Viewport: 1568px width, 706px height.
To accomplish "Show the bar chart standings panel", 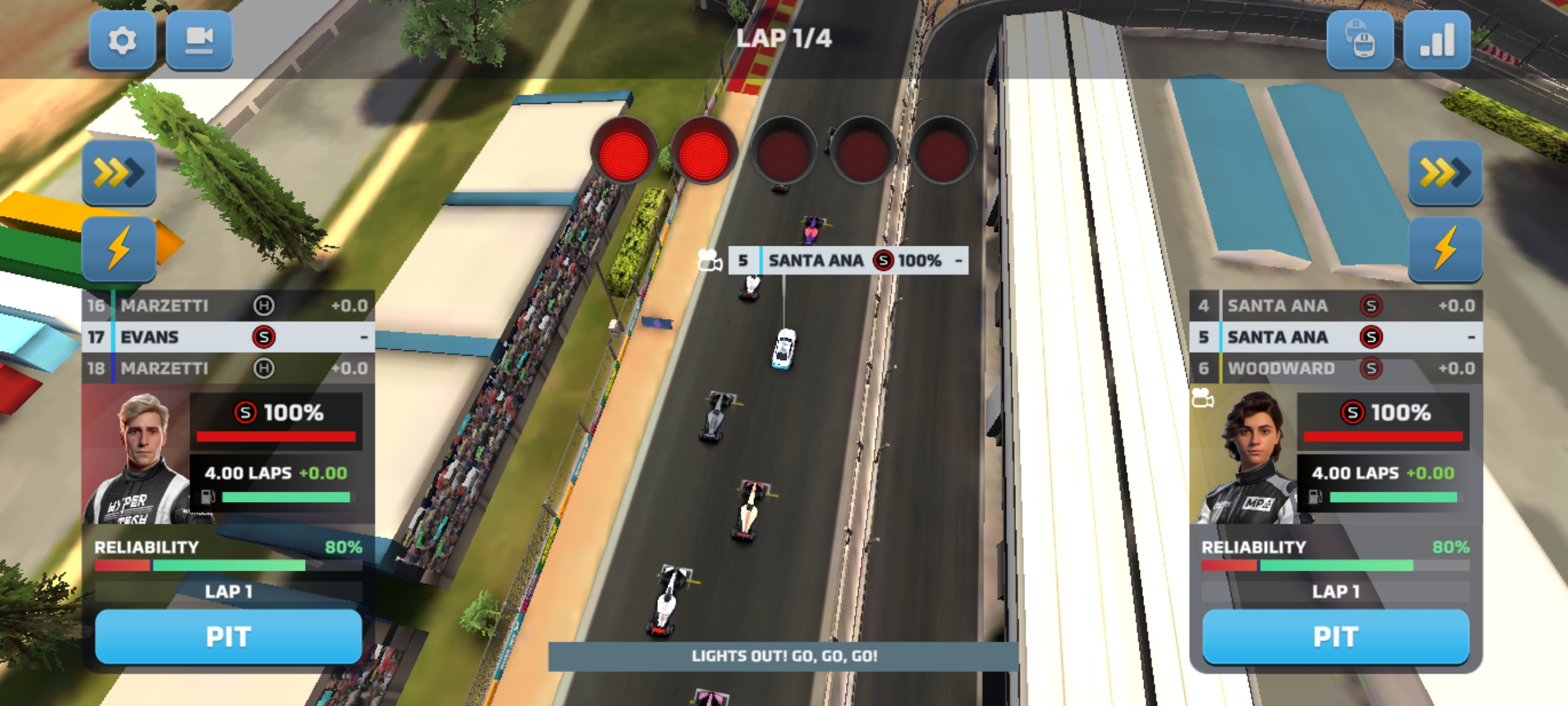I will pos(1437,41).
